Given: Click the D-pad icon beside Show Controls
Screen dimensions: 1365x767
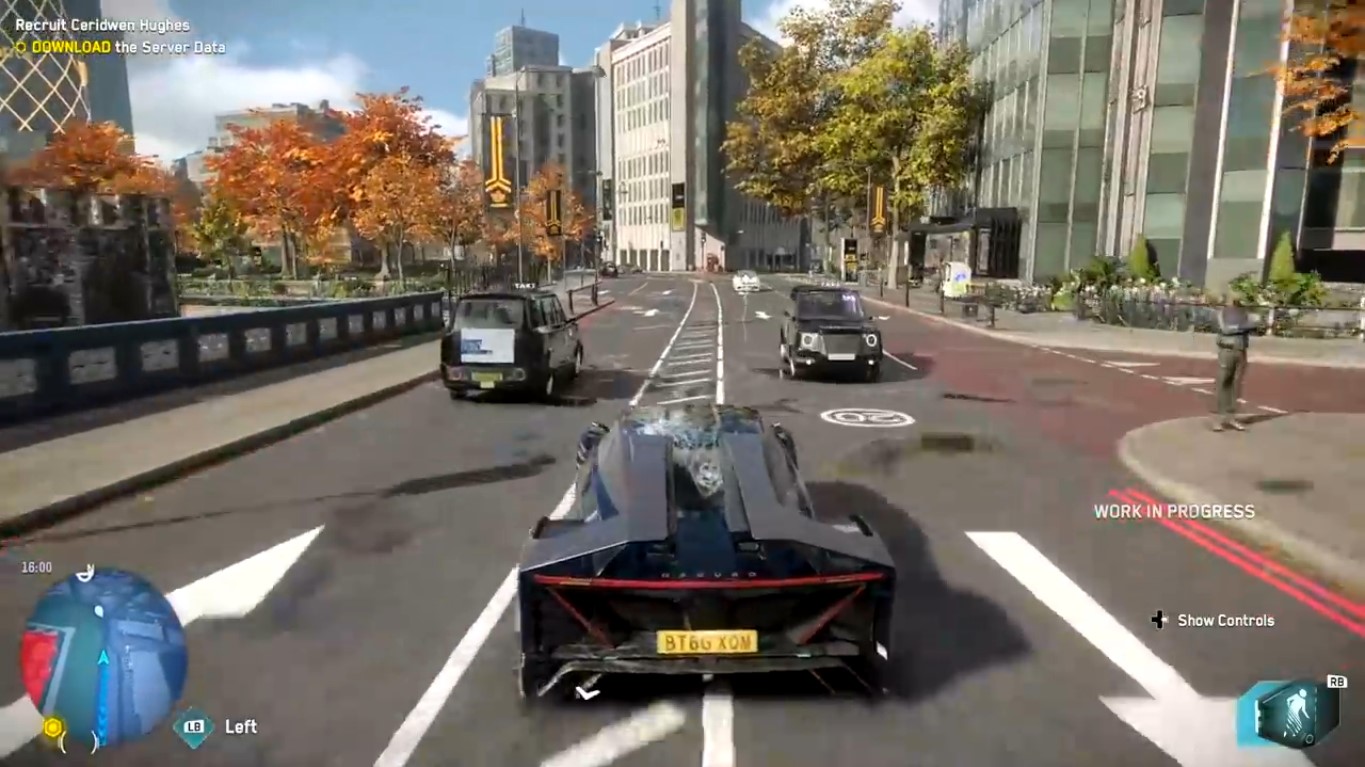Looking at the screenshot, I should pos(1158,620).
